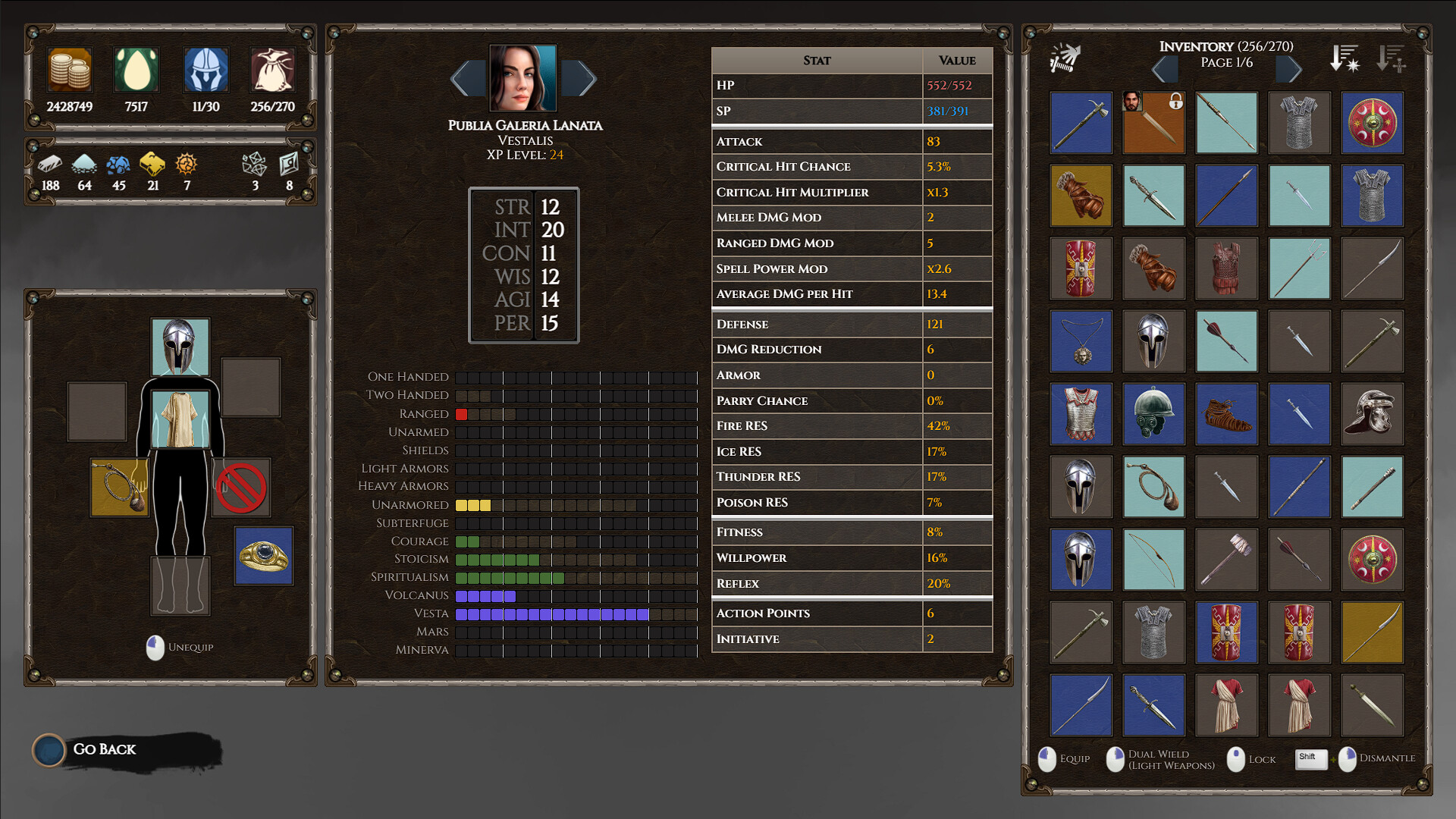Click the inventory bag icon showing 256/270
Screen dimensions: 1456x819
[x=271, y=69]
